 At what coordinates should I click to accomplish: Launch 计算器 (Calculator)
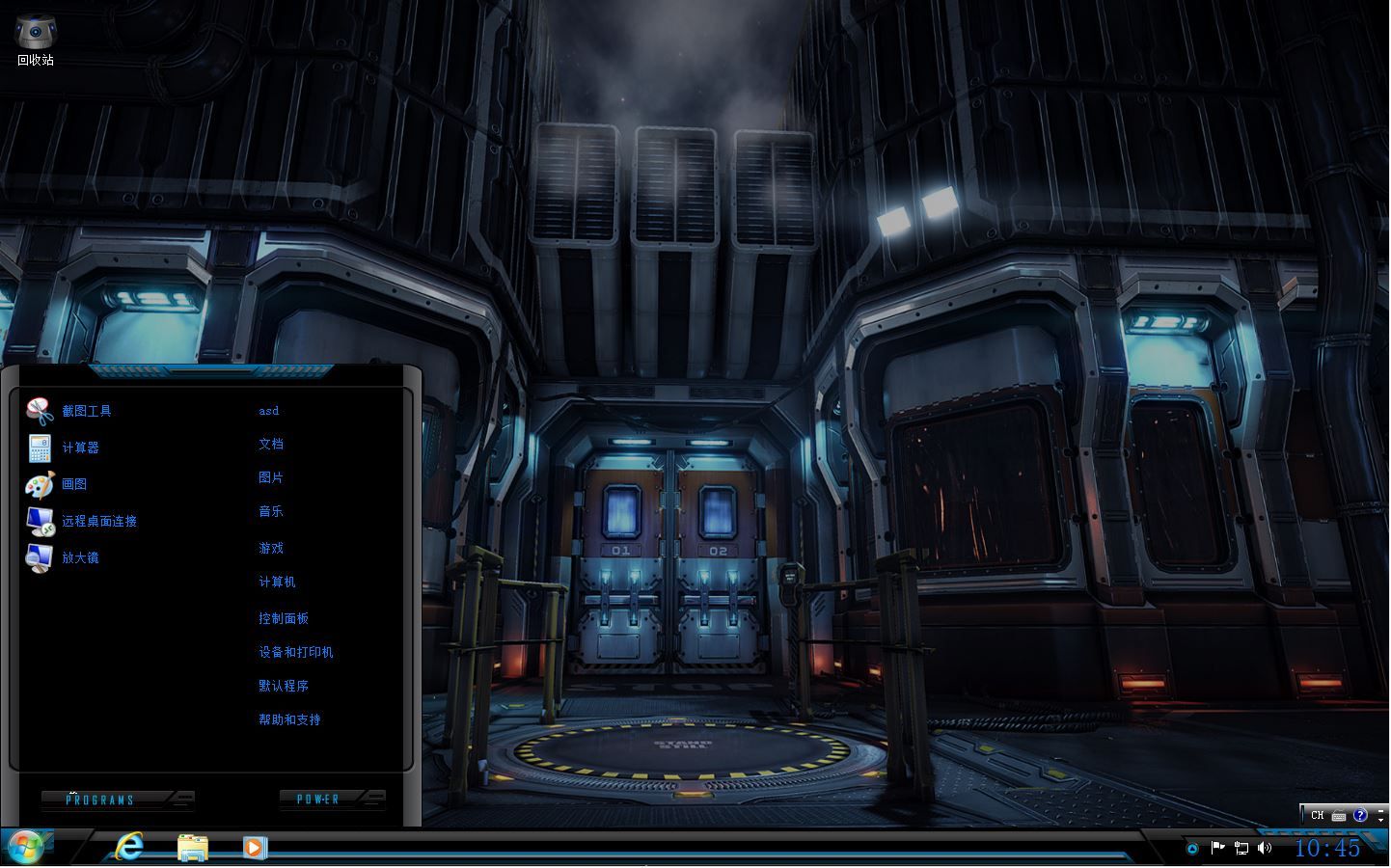coord(80,448)
